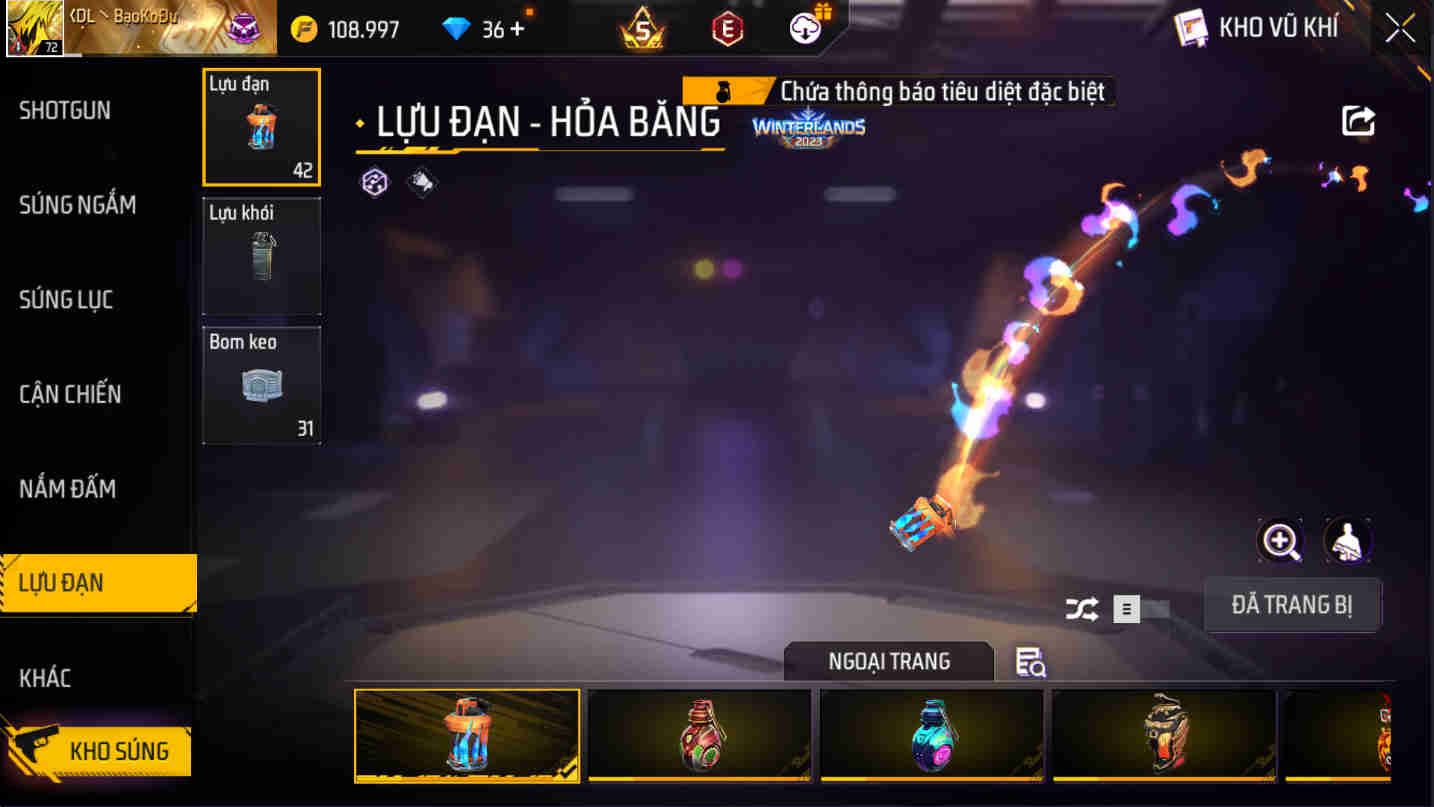This screenshot has width=1434, height=807.
Task: Select the magnifier zoom preview icon
Action: 1279,540
